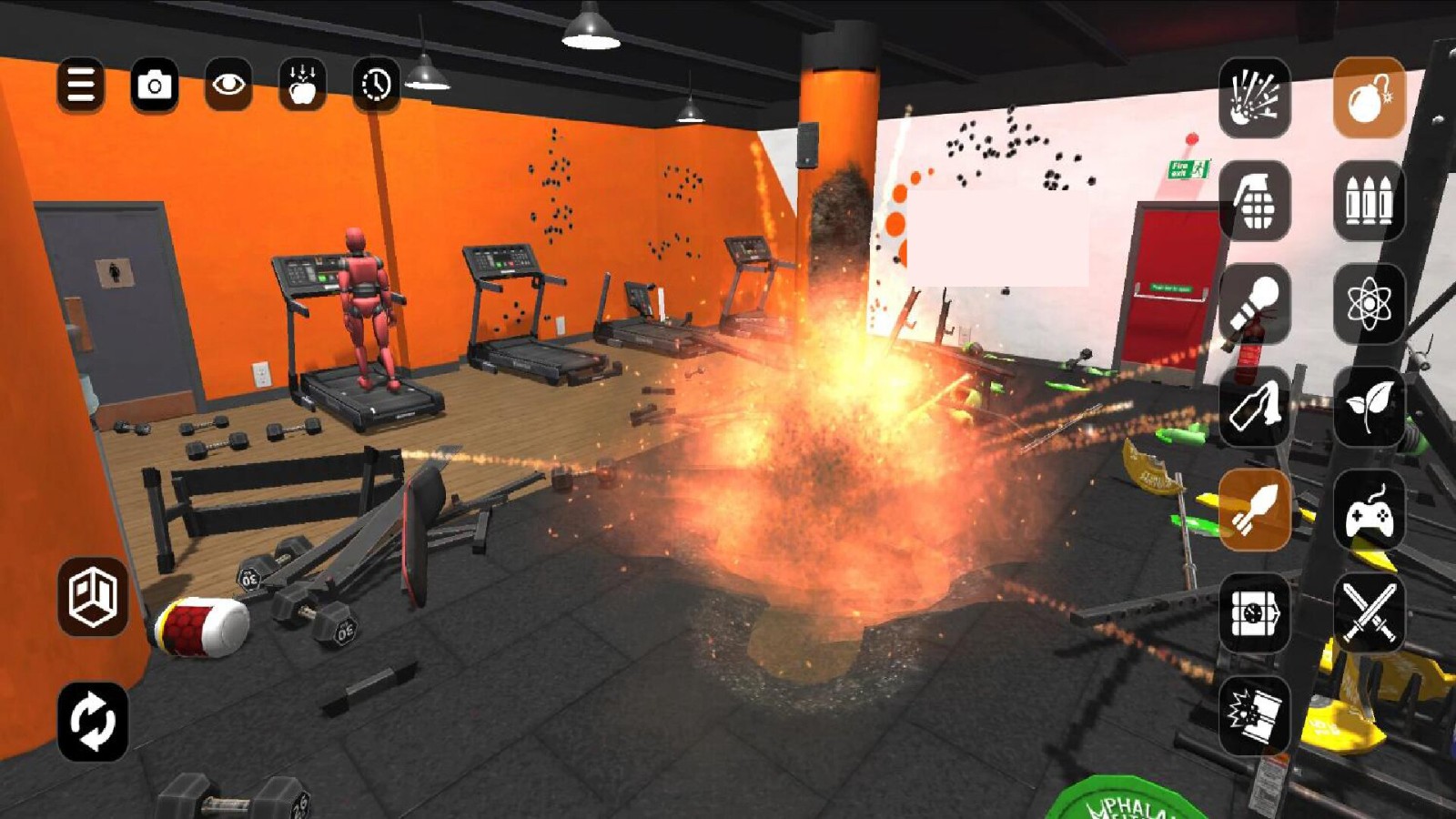
Task: Open the leaf nature category
Action: point(1369,407)
